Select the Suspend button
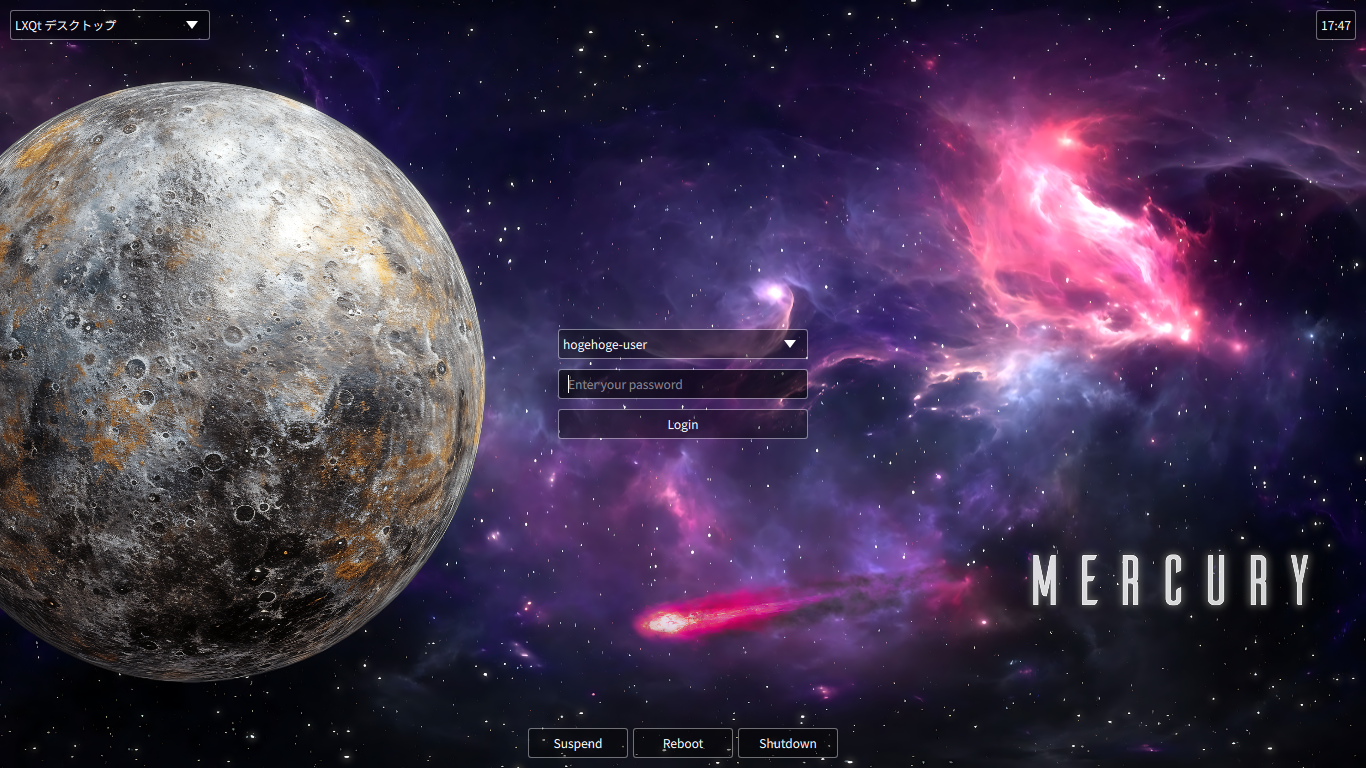 click(578, 743)
